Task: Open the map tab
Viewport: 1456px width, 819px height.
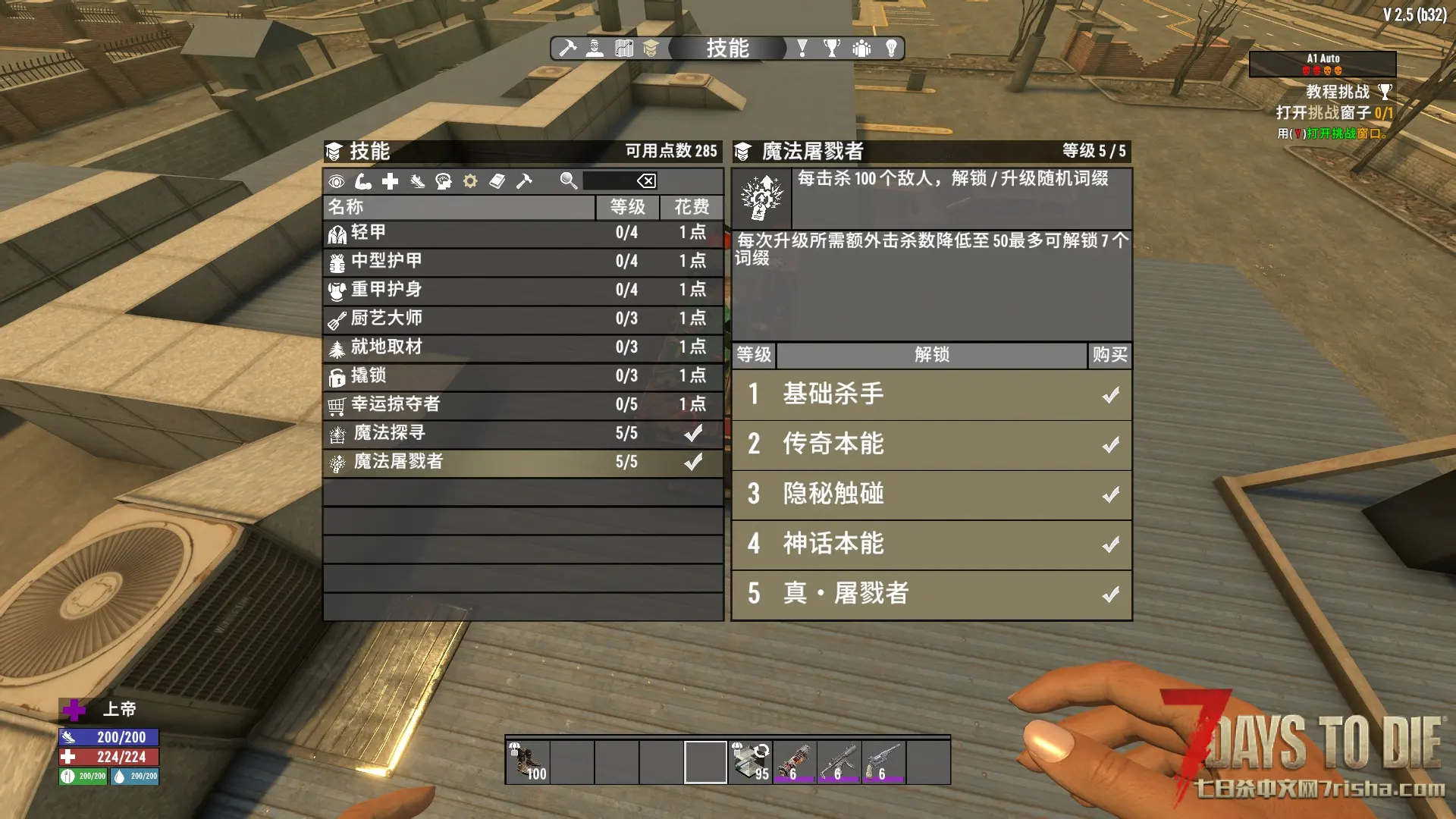Action: tap(624, 49)
